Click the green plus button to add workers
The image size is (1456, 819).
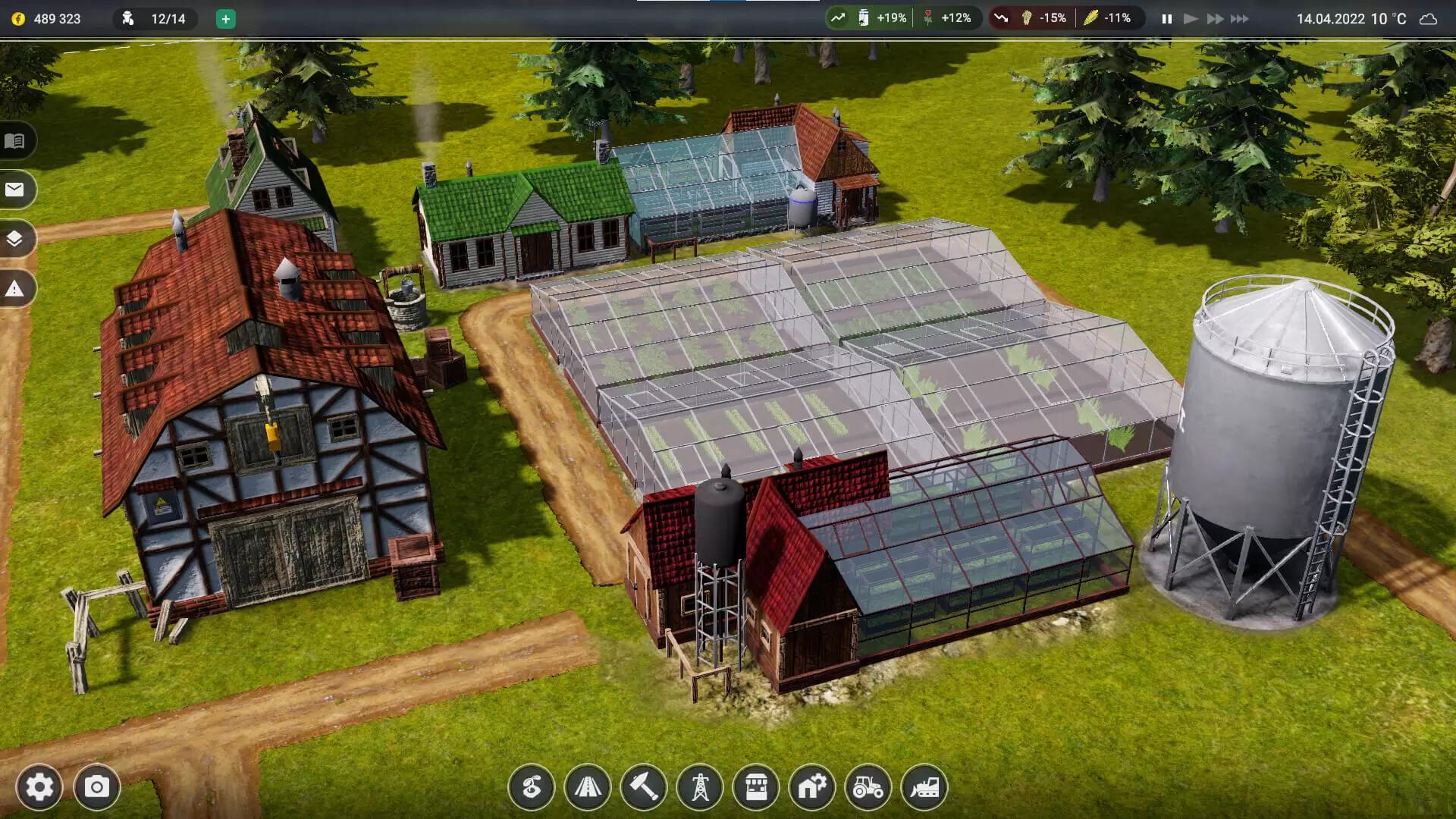click(x=225, y=19)
